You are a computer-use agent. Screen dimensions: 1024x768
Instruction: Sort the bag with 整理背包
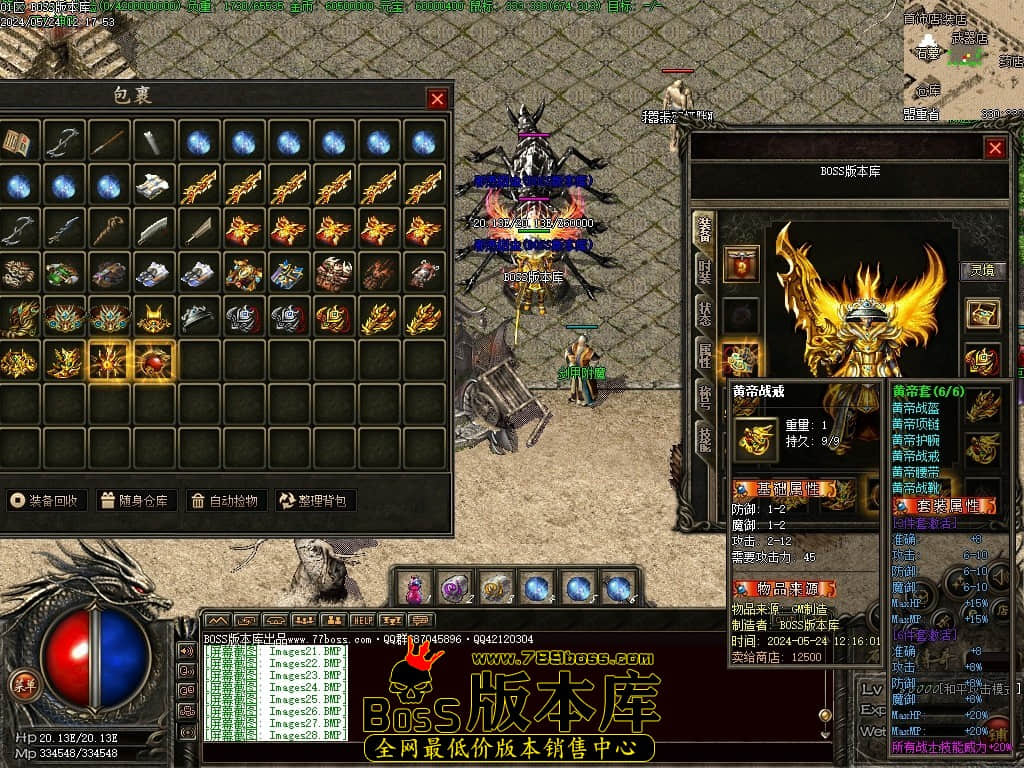point(315,500)
